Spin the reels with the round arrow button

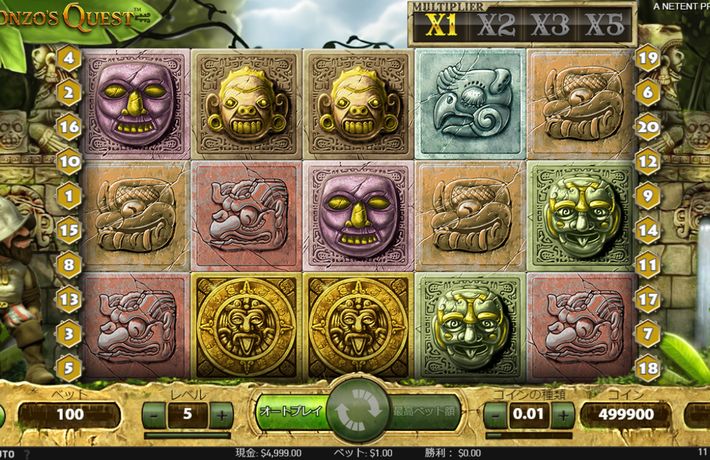click(360, 412)
